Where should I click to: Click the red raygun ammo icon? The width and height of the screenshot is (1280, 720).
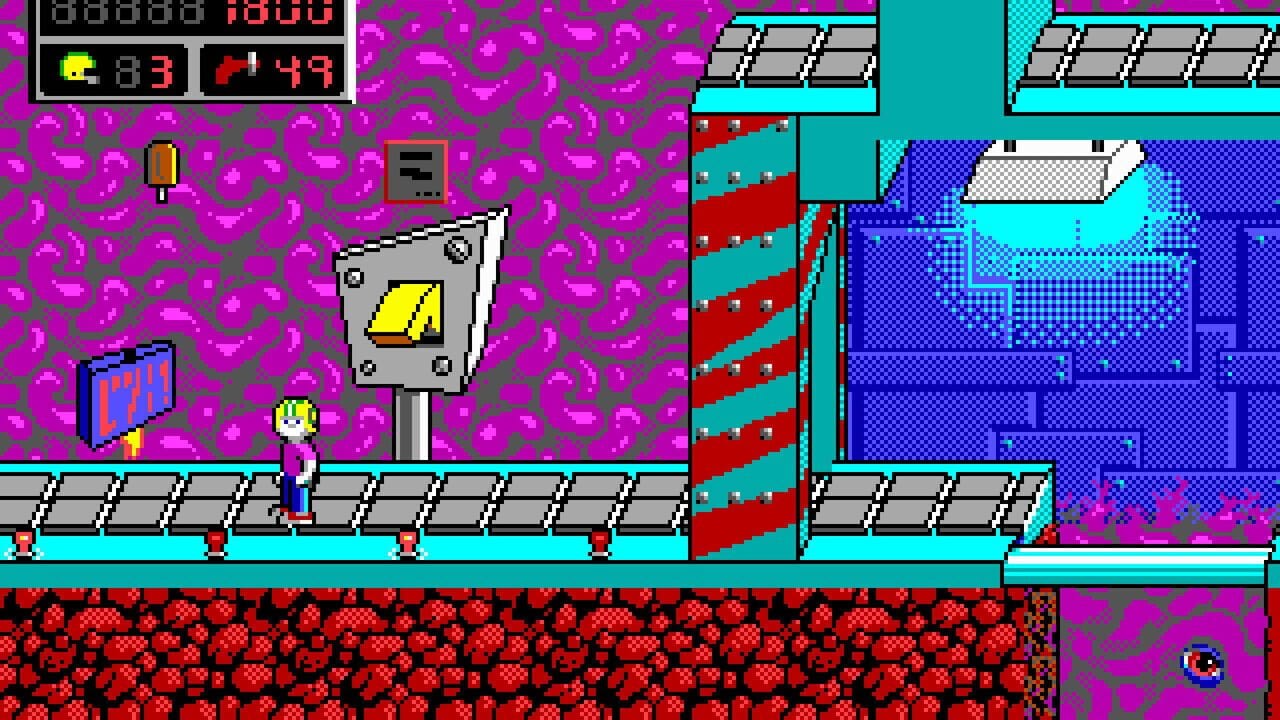[231, 70]
